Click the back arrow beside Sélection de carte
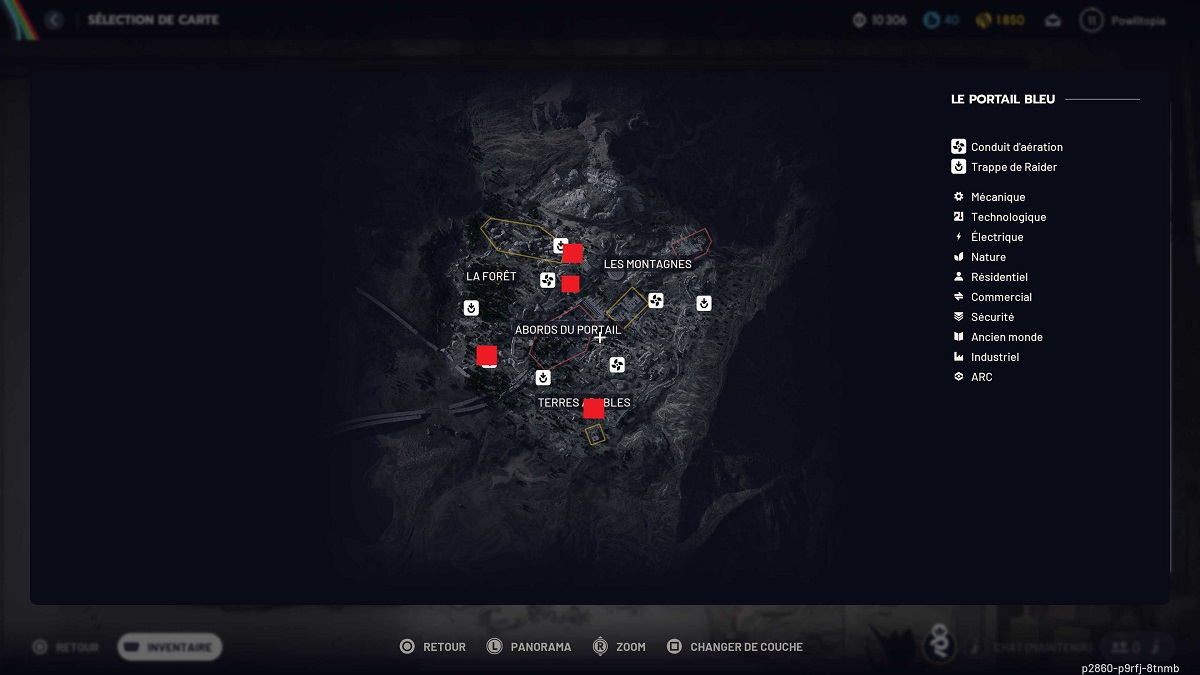1200x675 pixels. point(53,20)
